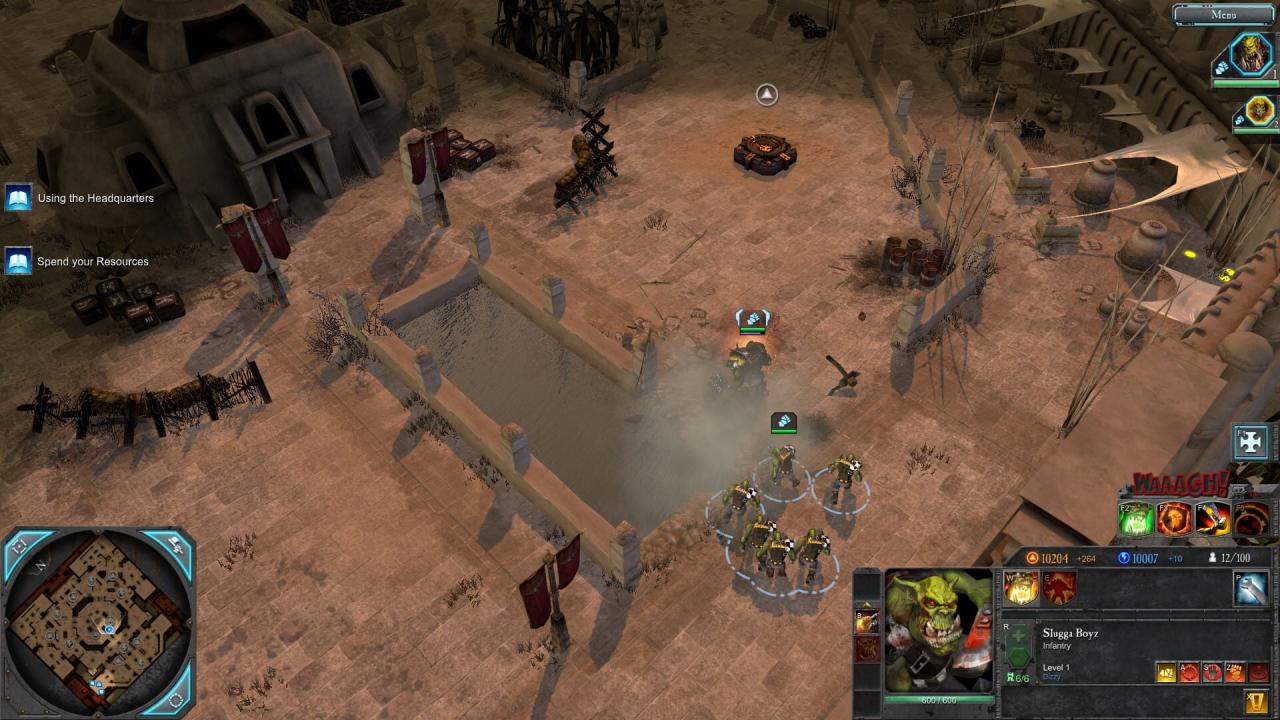Use the flaming W squad ability

pos(1021,590)
